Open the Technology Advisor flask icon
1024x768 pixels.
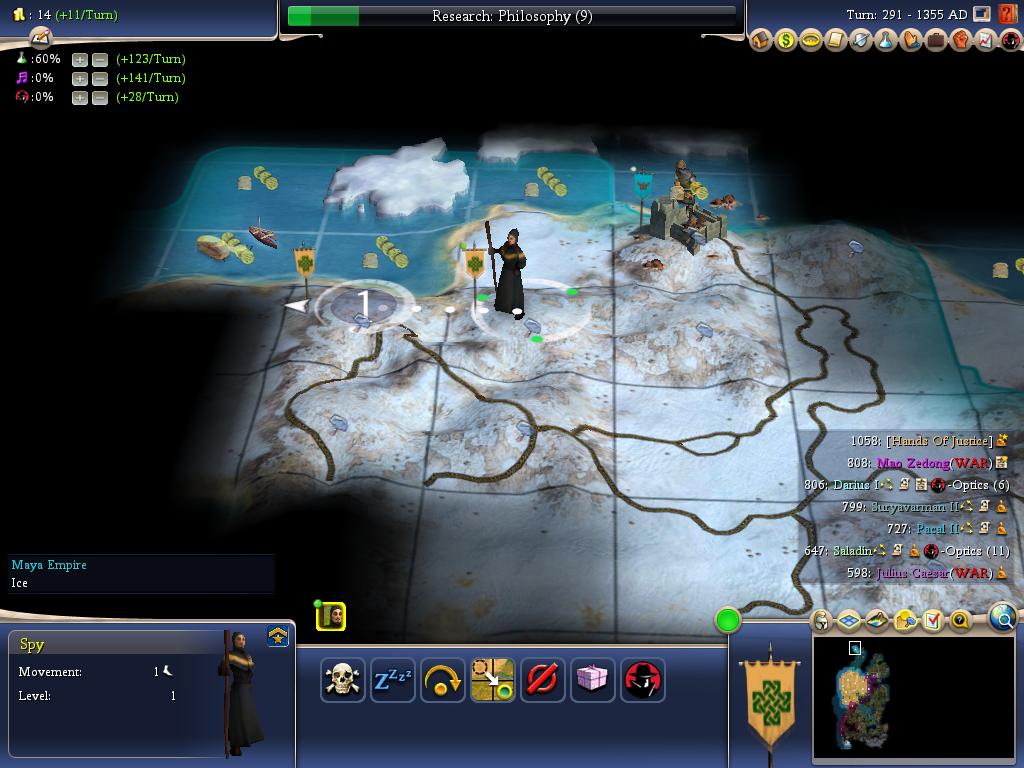pos(886,41)
